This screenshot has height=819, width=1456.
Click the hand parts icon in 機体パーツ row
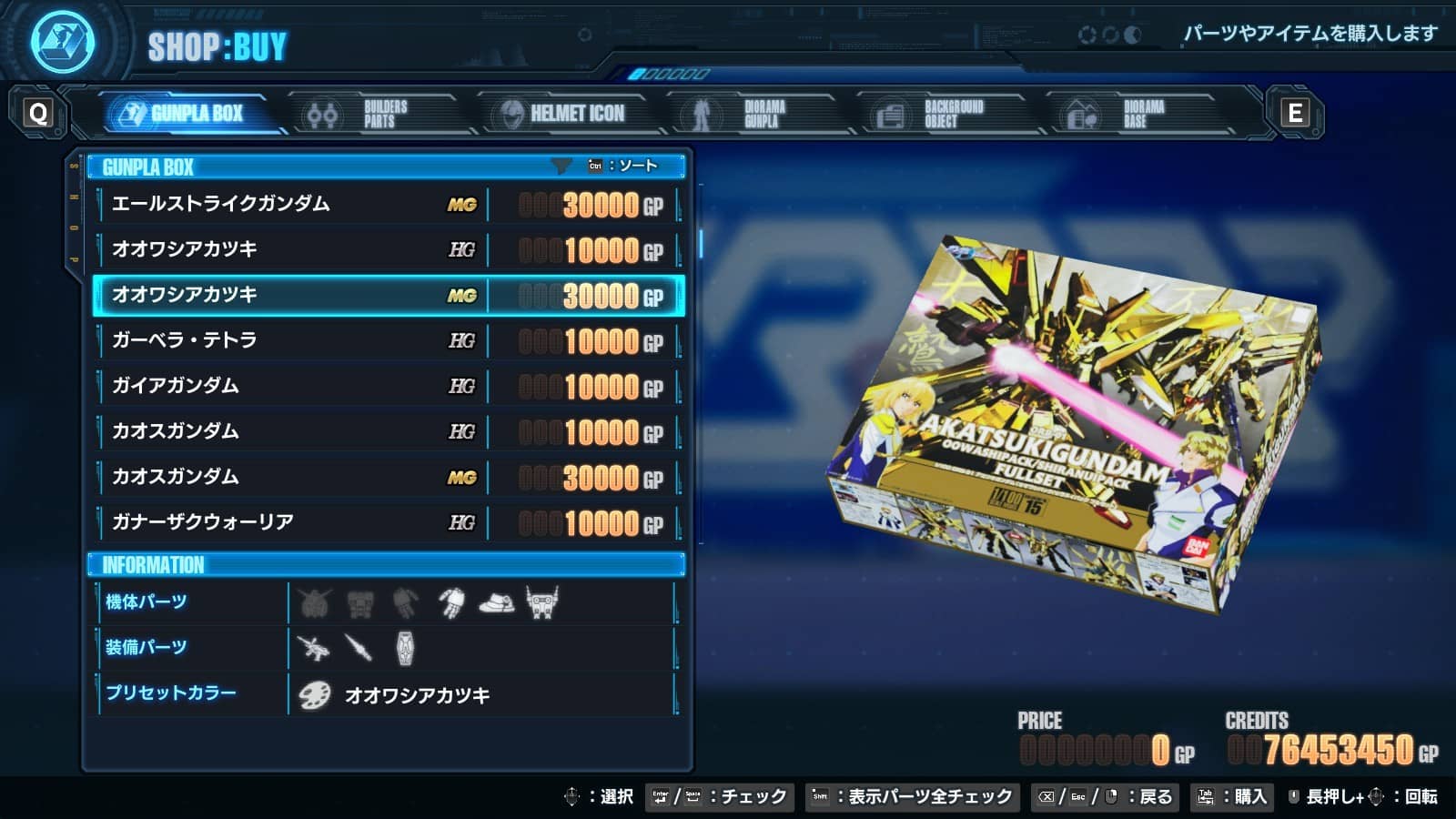pyautogui.click(x=450, y=602)
